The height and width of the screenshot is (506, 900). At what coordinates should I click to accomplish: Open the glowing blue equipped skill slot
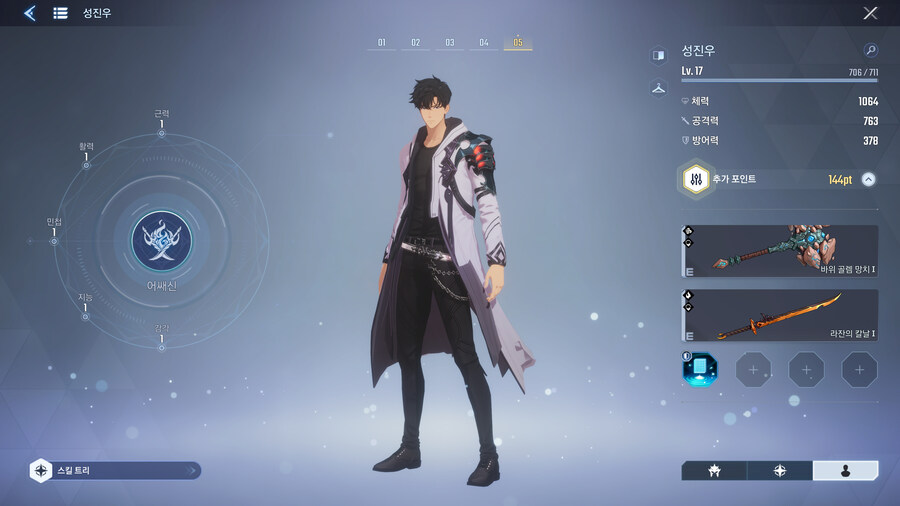698,370
